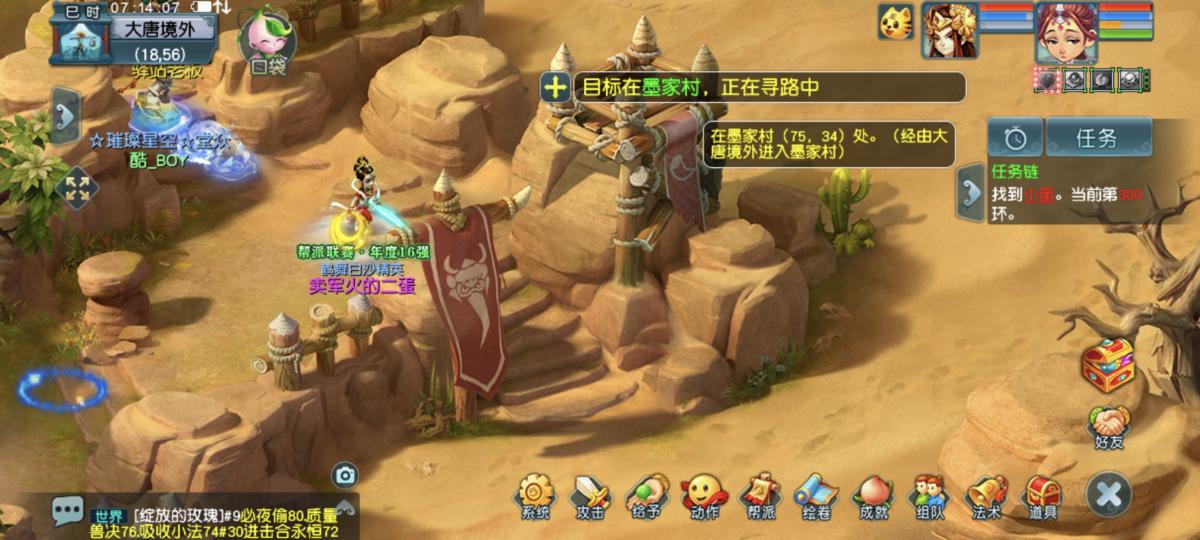Open the 口袋 pocket peach icon
1200x540 pixels.
point(268,42)
